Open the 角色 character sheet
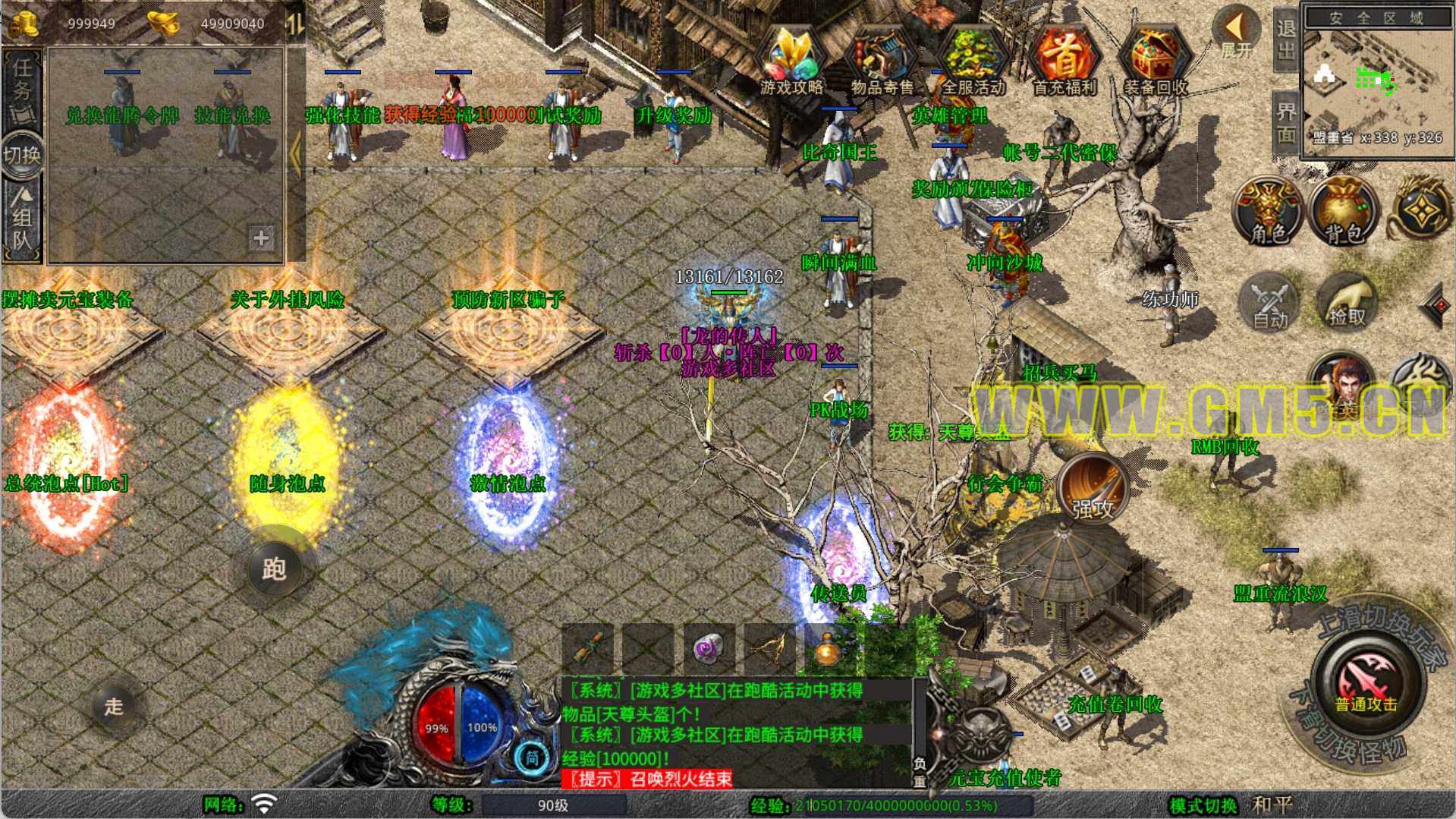The height and width of the screenshot is (819, 1456). click(x=1269, y=211)
